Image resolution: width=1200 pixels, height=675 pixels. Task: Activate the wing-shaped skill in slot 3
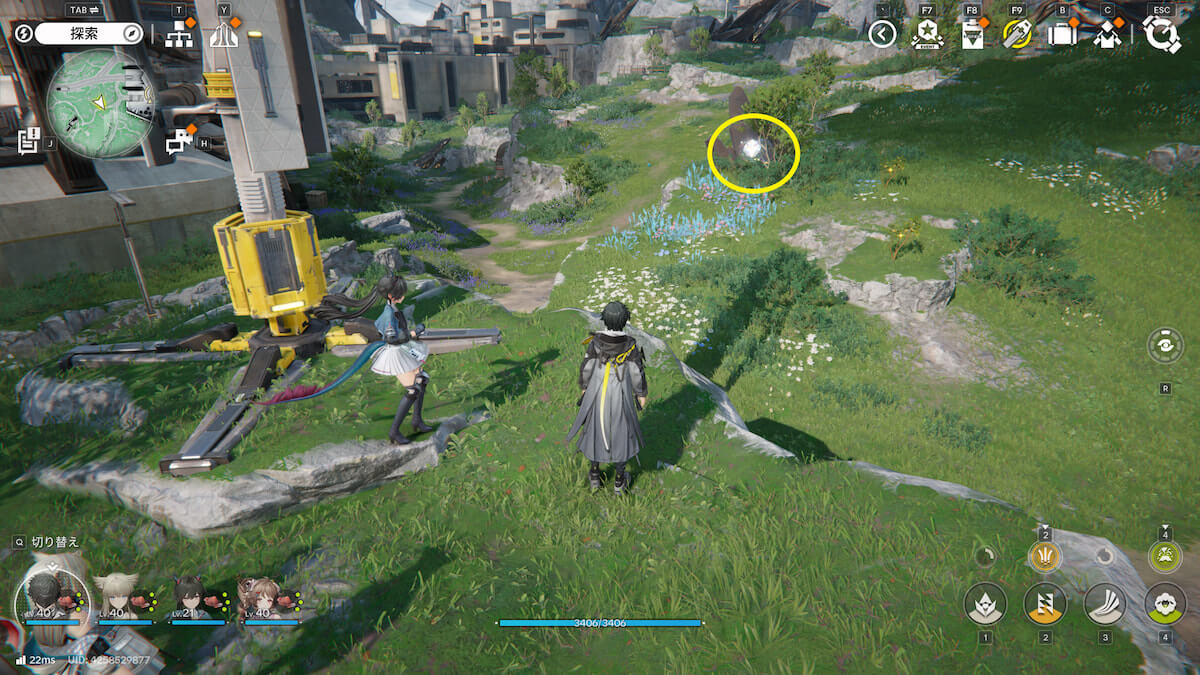point(1105,603)
